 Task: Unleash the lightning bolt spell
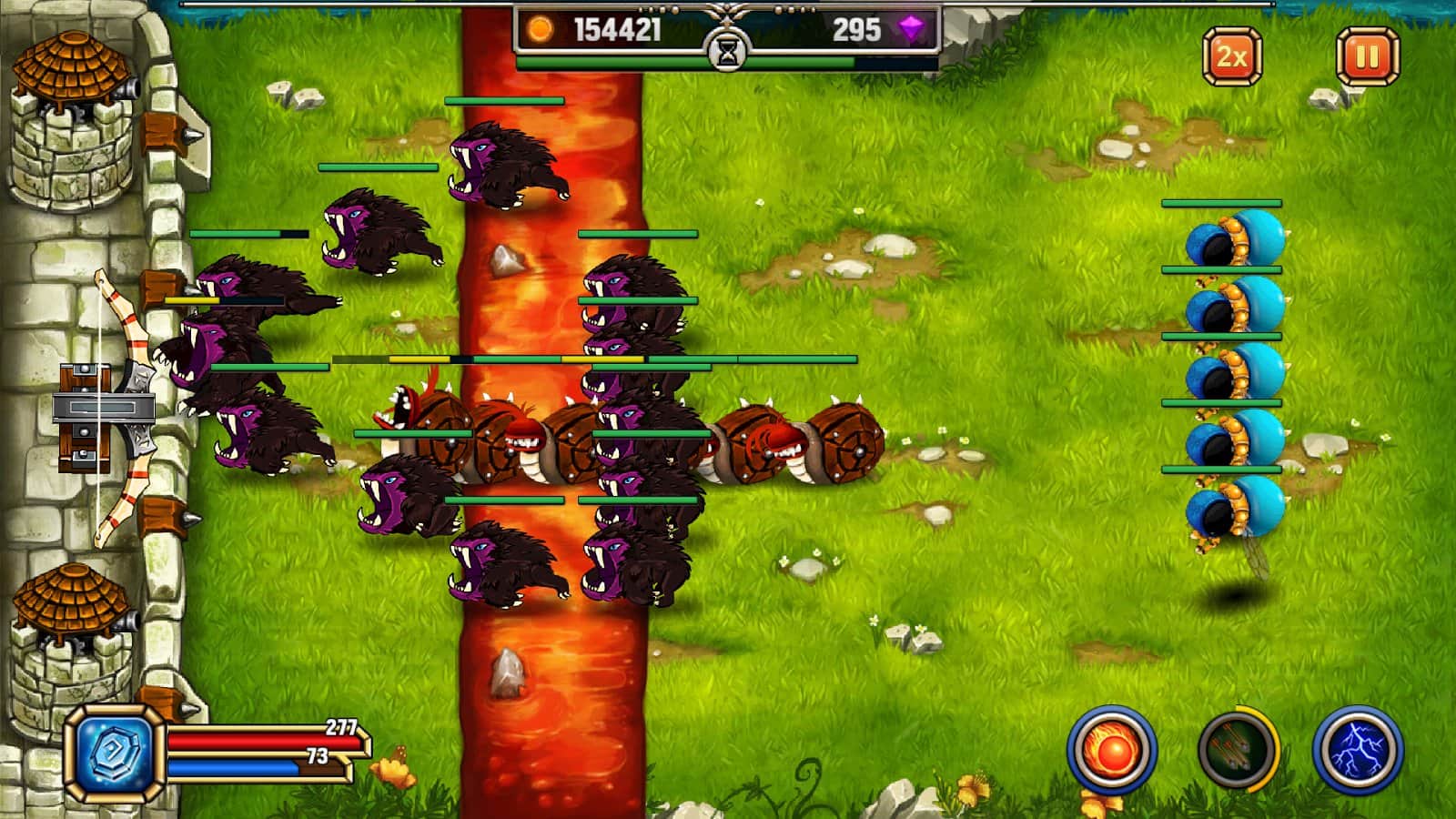(1358, 752)
